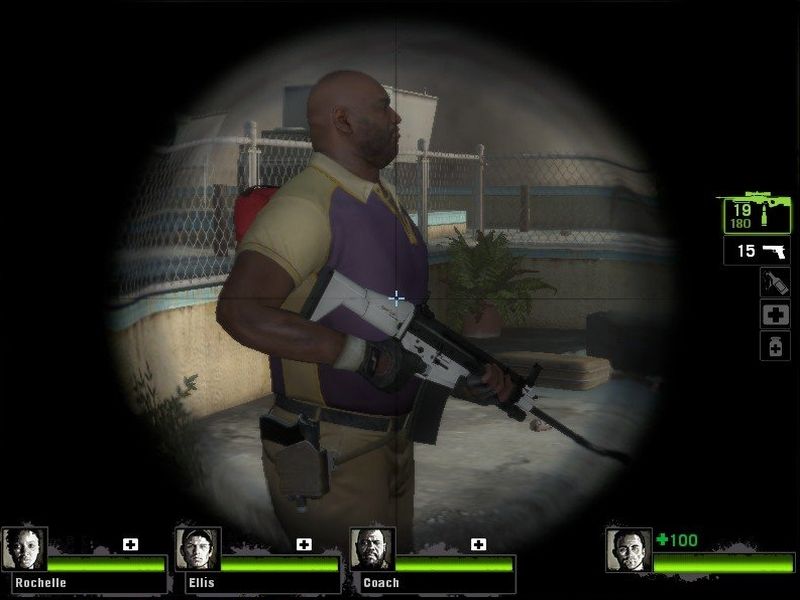This screenshot has width=800, height=600.
Task: Select Ellis's teammate portrait
Action: [197, 549]
